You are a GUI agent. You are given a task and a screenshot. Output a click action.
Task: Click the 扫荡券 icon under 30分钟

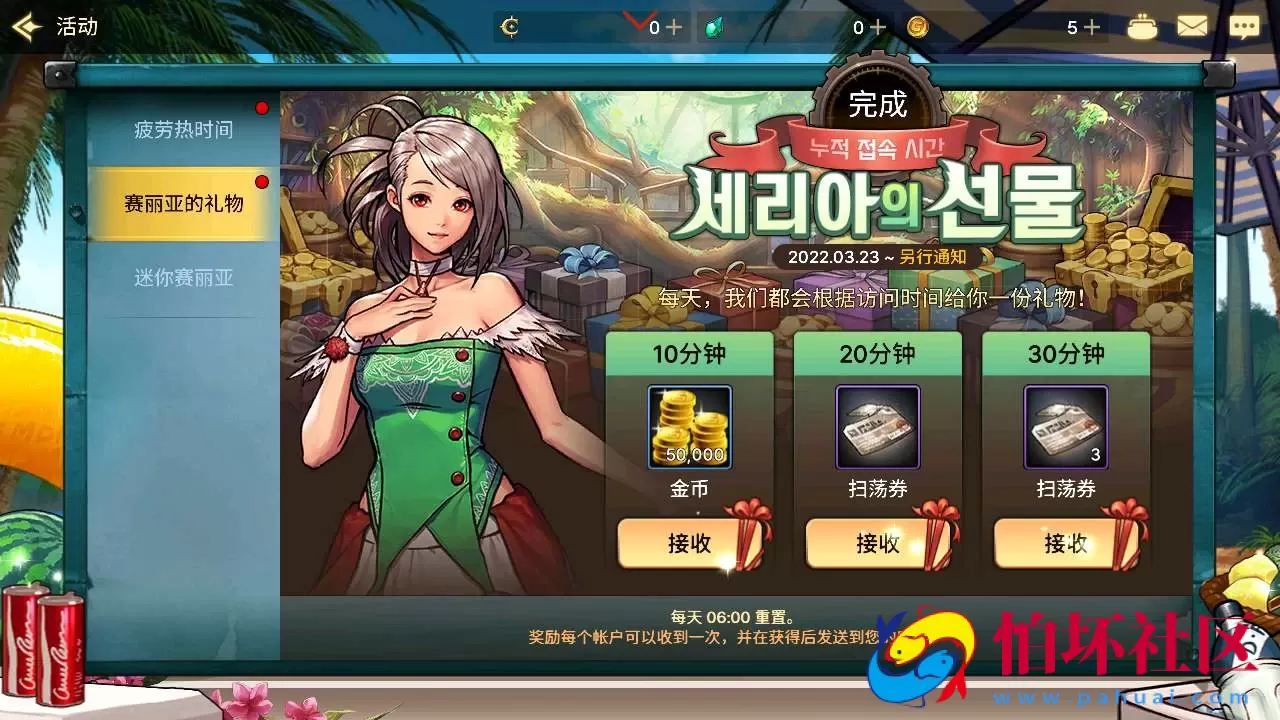pyautogui.click(x=1066, y=427)
